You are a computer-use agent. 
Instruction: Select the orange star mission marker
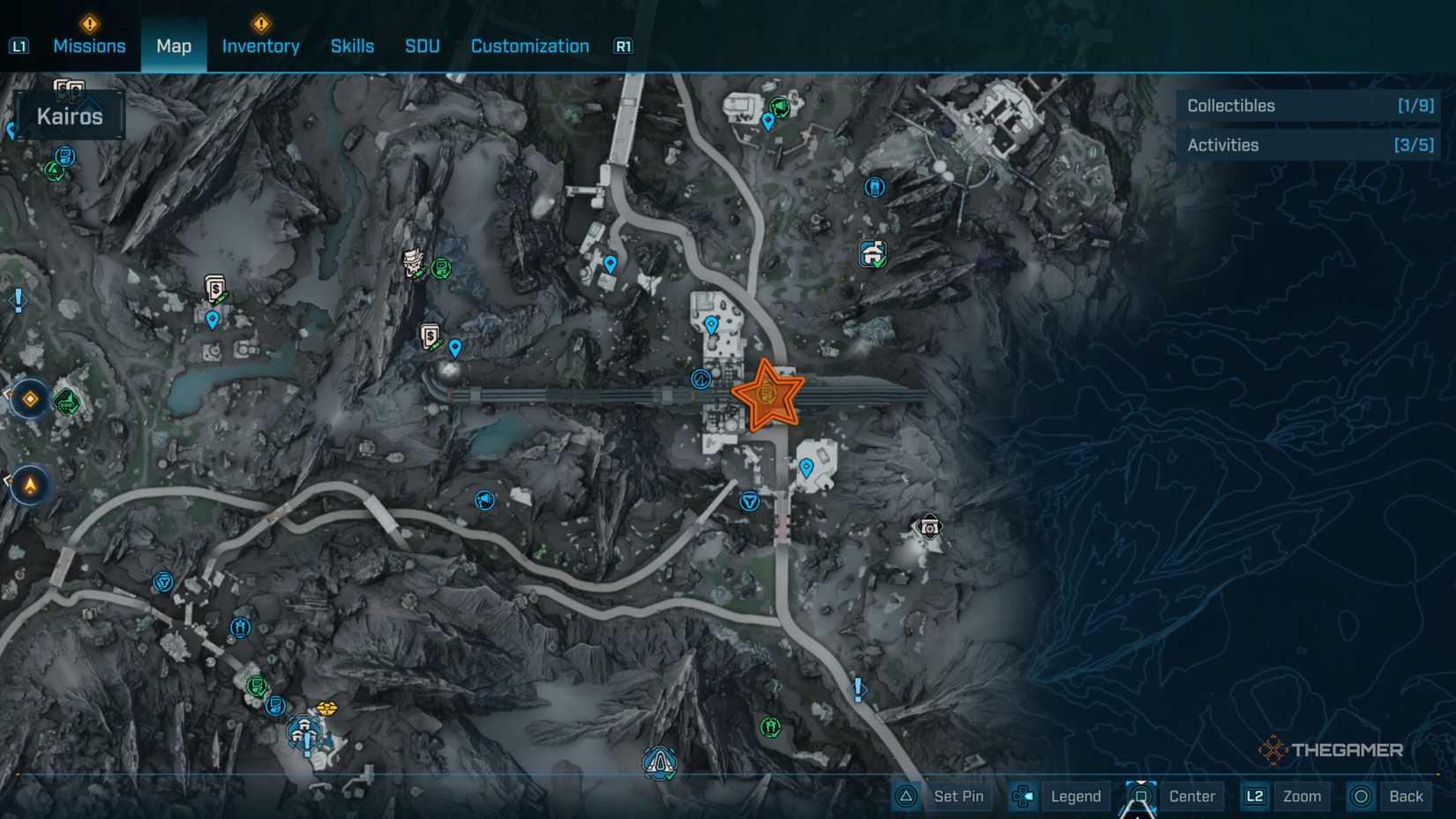pyautogui.click(x=768, y=395)
